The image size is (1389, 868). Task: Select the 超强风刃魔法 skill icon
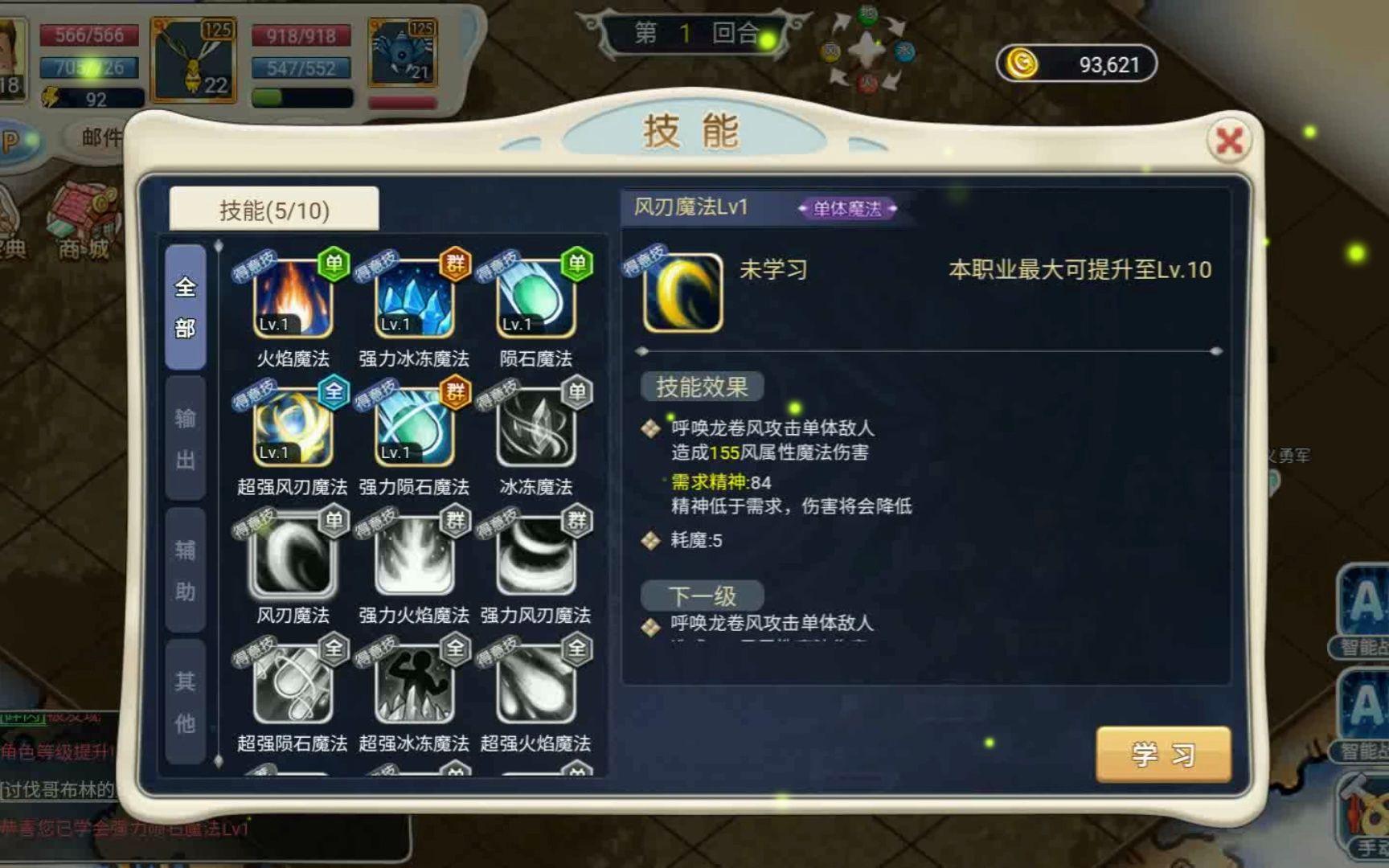pos(293,428)
